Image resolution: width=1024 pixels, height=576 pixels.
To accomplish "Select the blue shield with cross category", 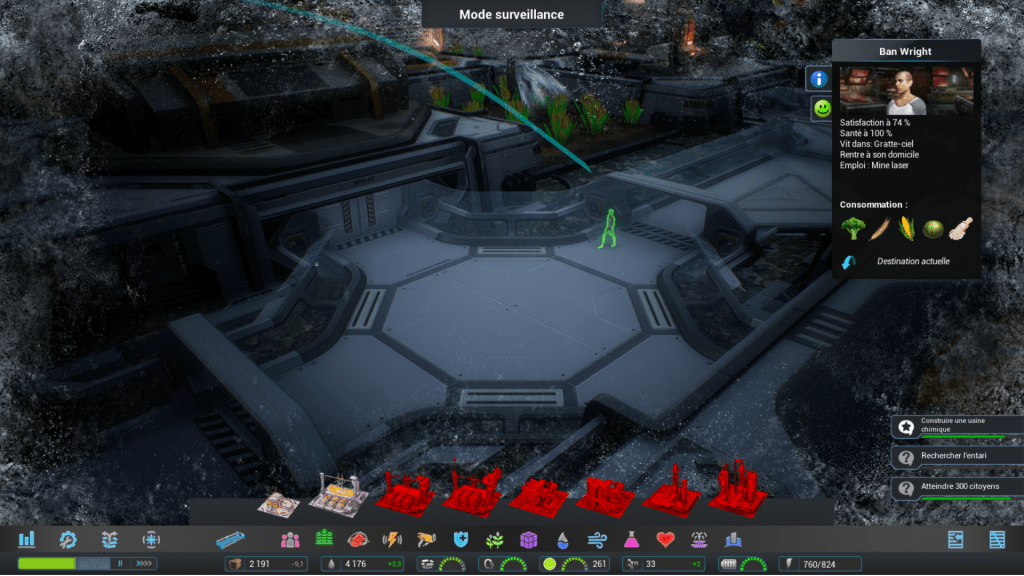I will coord(461,540).
